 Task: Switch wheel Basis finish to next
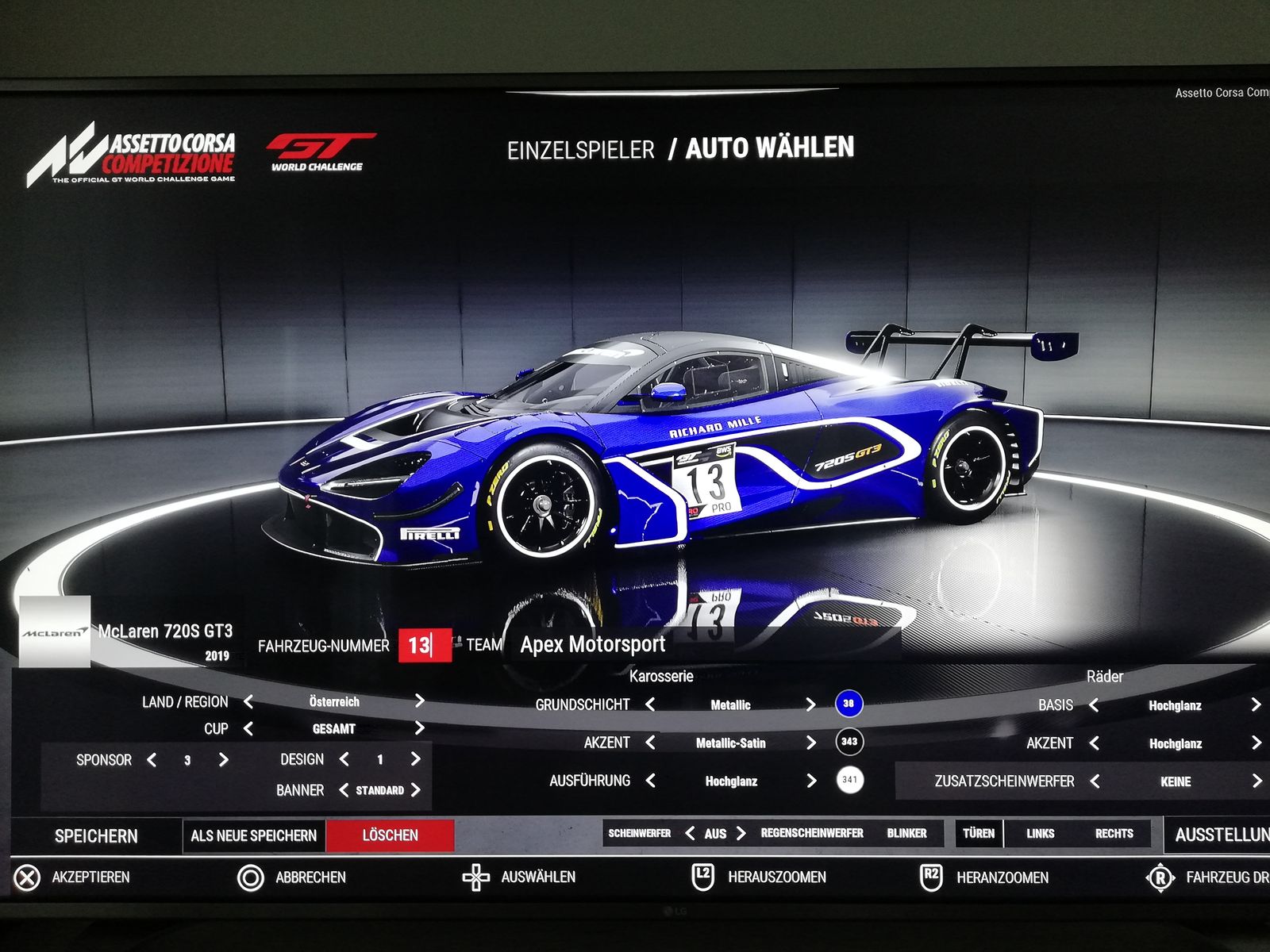click(x=1256, y=704)
